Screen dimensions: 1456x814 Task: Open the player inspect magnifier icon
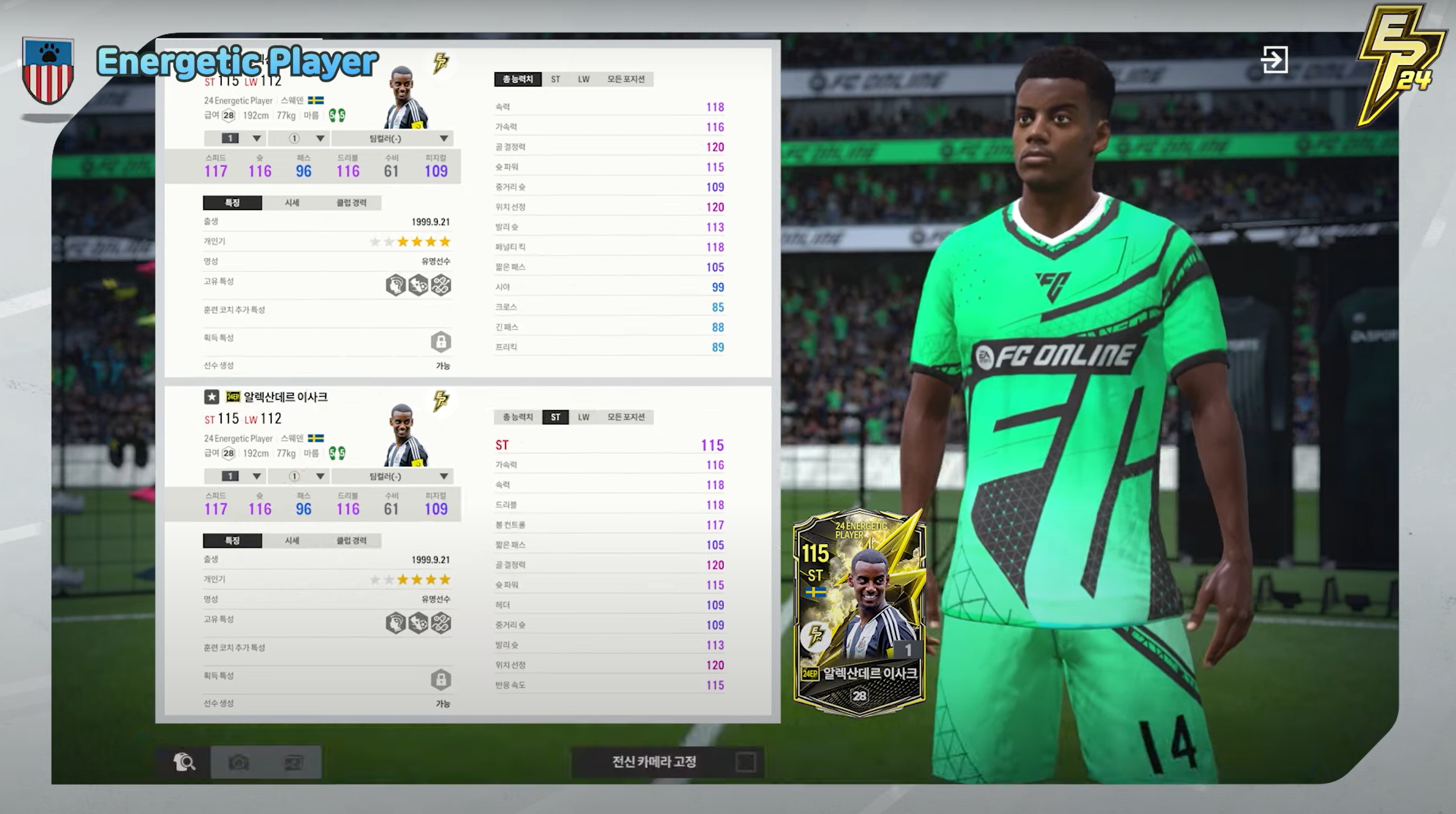tap(184, 762)
